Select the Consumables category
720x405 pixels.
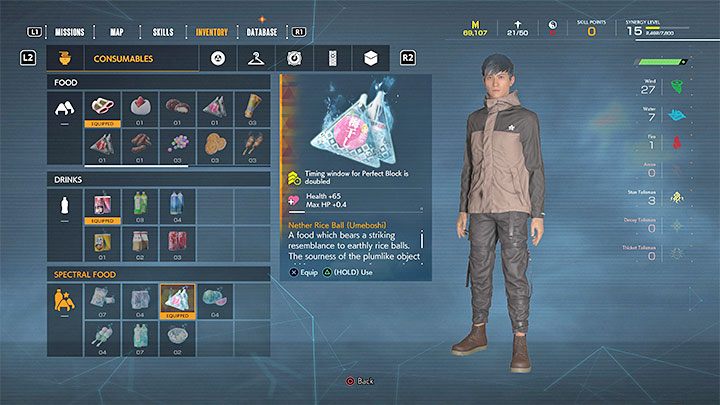coord(123,59)
